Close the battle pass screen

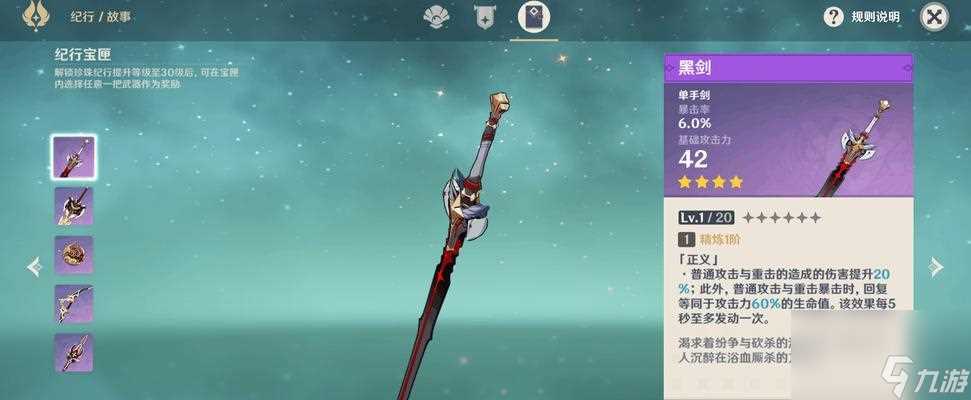tap(934, 16)
